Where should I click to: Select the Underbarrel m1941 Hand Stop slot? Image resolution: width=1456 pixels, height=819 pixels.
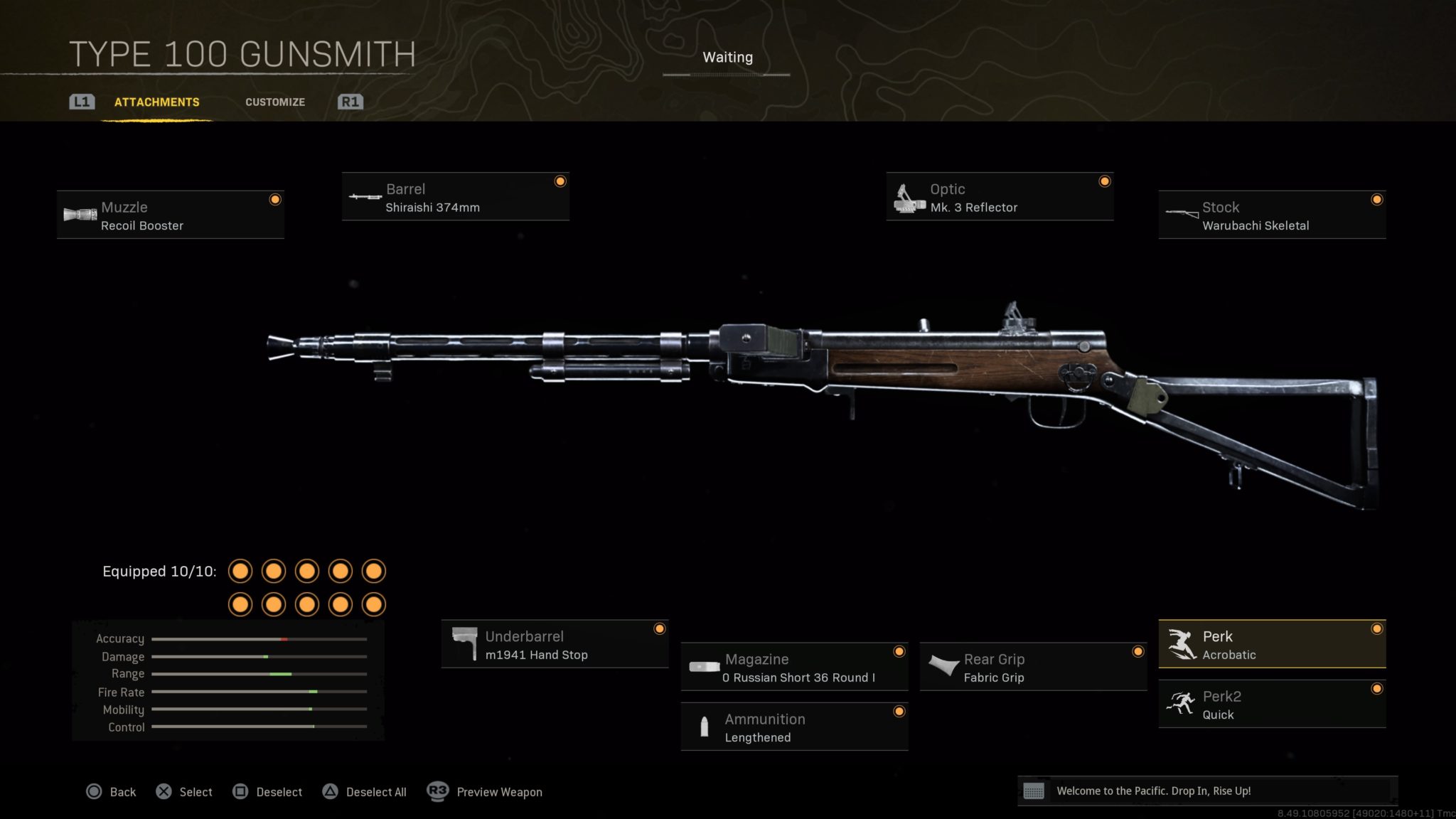pos(555,645)
